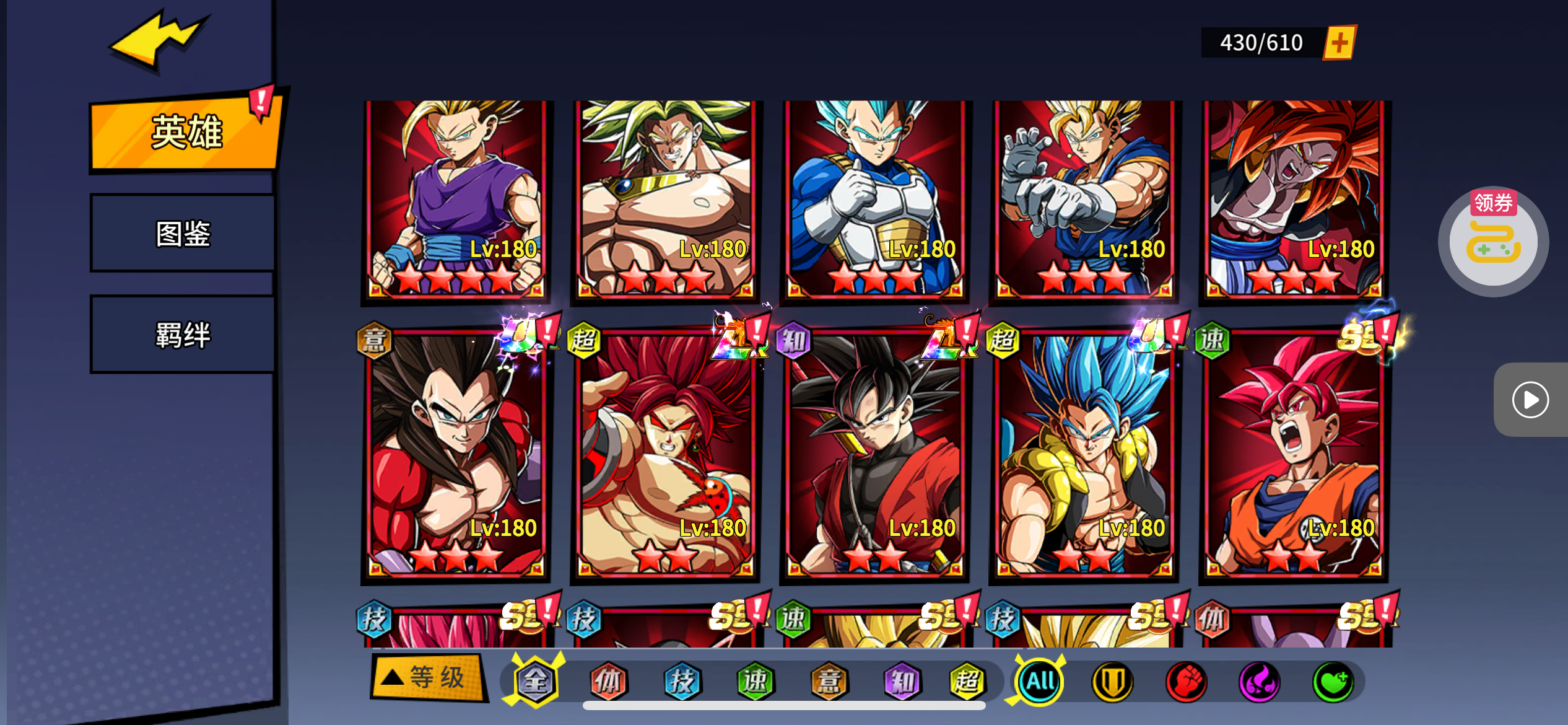Show only shield role heroes
This screenshot has width=1568, height=725.
pos(1112,682)
